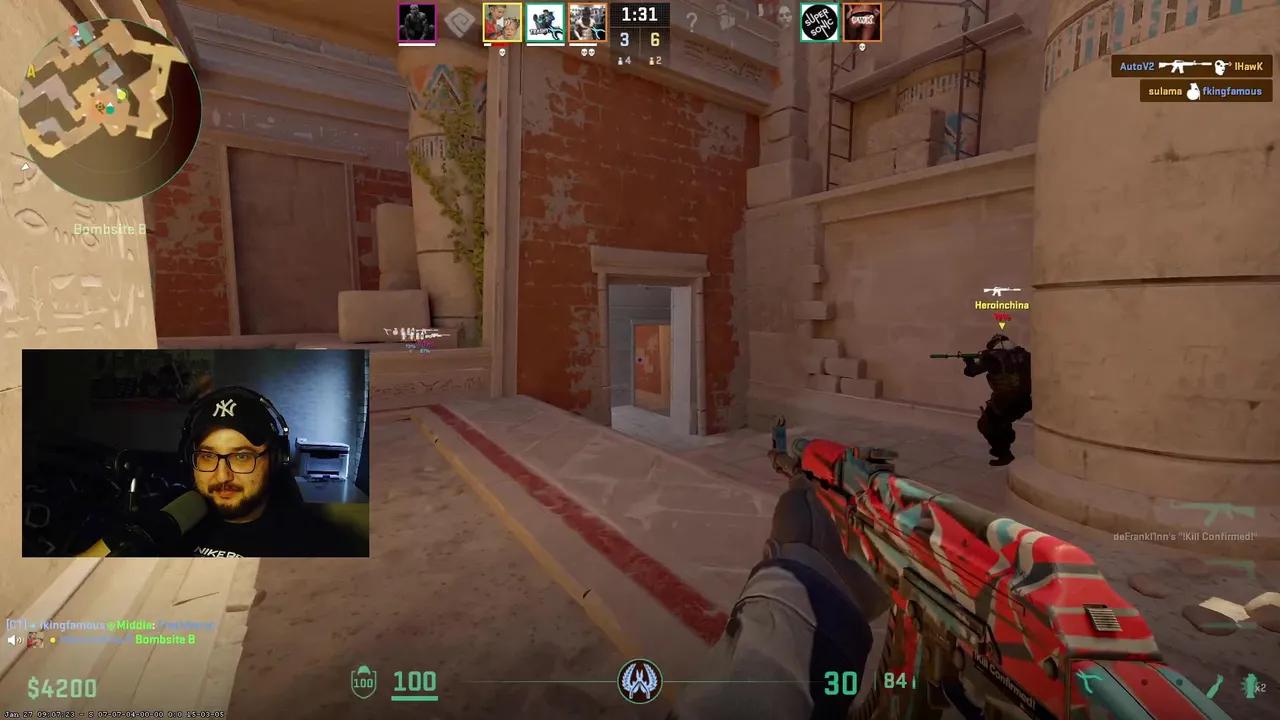Click the Zeus taser icon in inventory
This screenshot has height=720, width=1280.
click(1089, 682)
